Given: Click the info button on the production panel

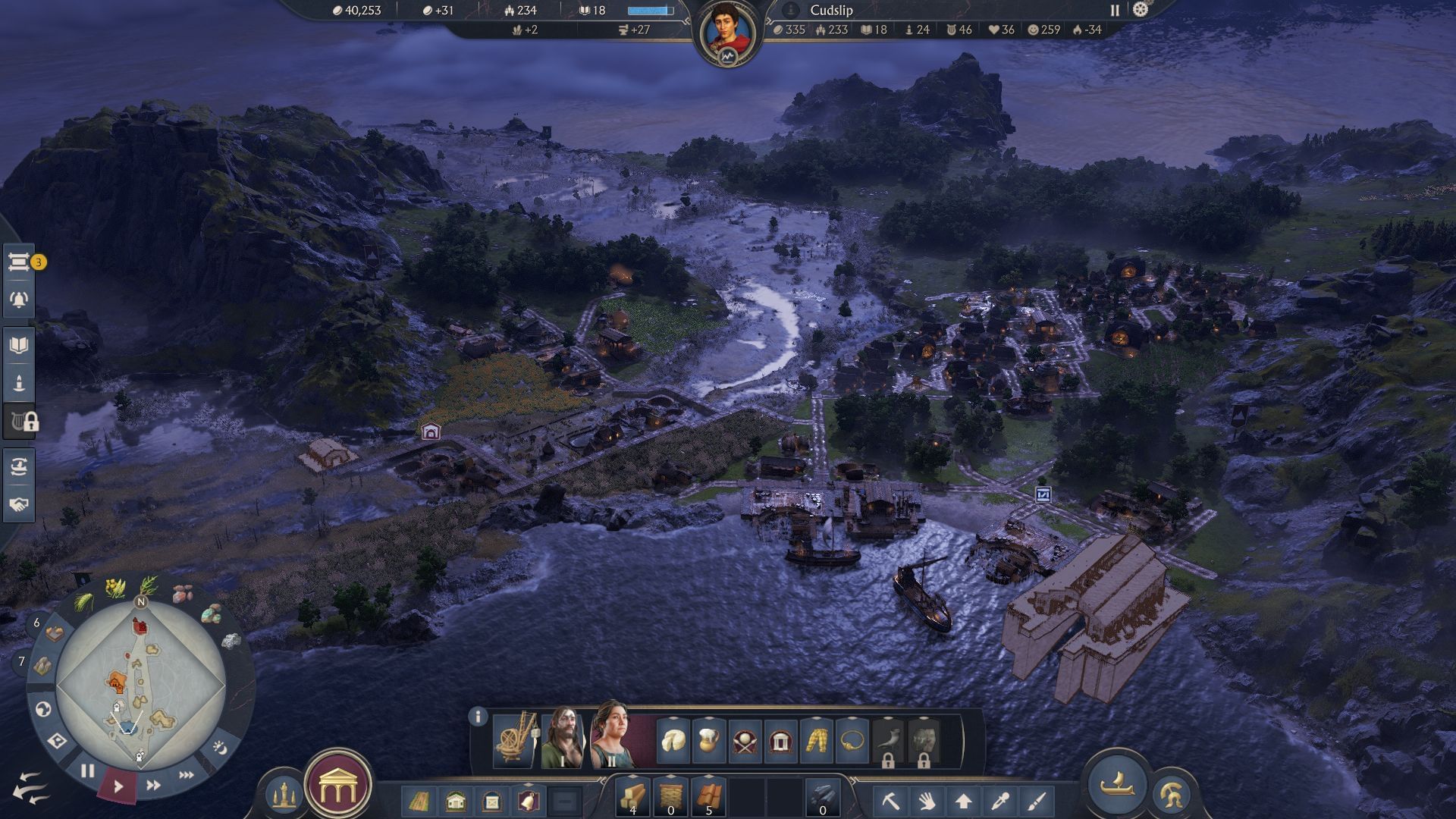Looking at the screenshot, I should point(478,716).
